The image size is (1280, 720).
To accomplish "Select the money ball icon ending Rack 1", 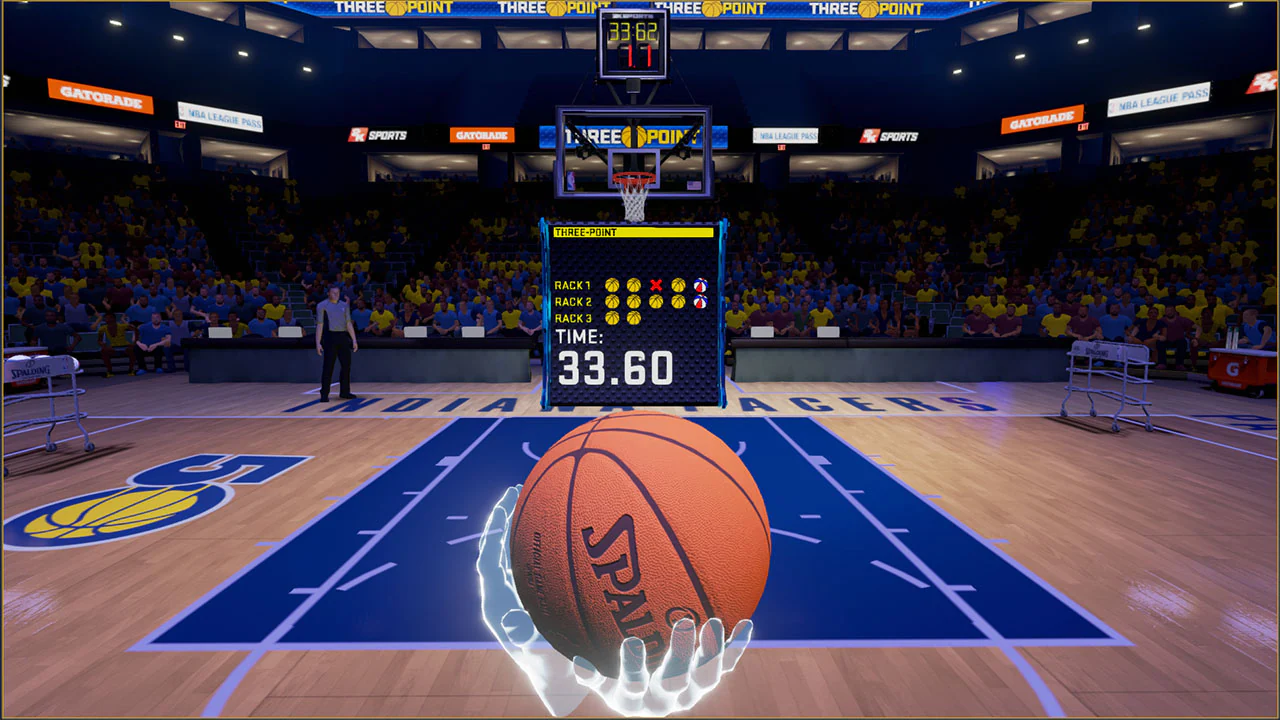I will 700,285.
